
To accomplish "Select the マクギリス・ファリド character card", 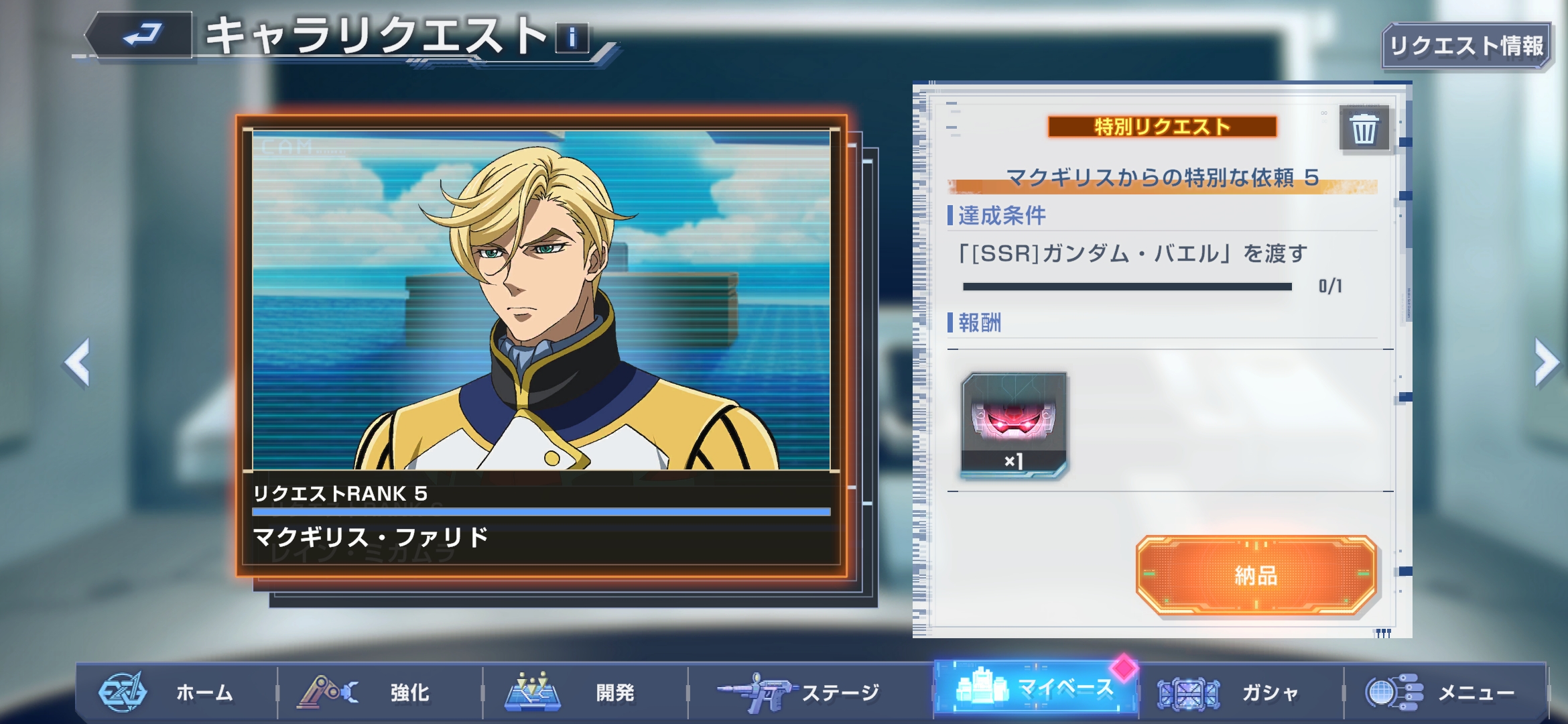I will [541, 345].
